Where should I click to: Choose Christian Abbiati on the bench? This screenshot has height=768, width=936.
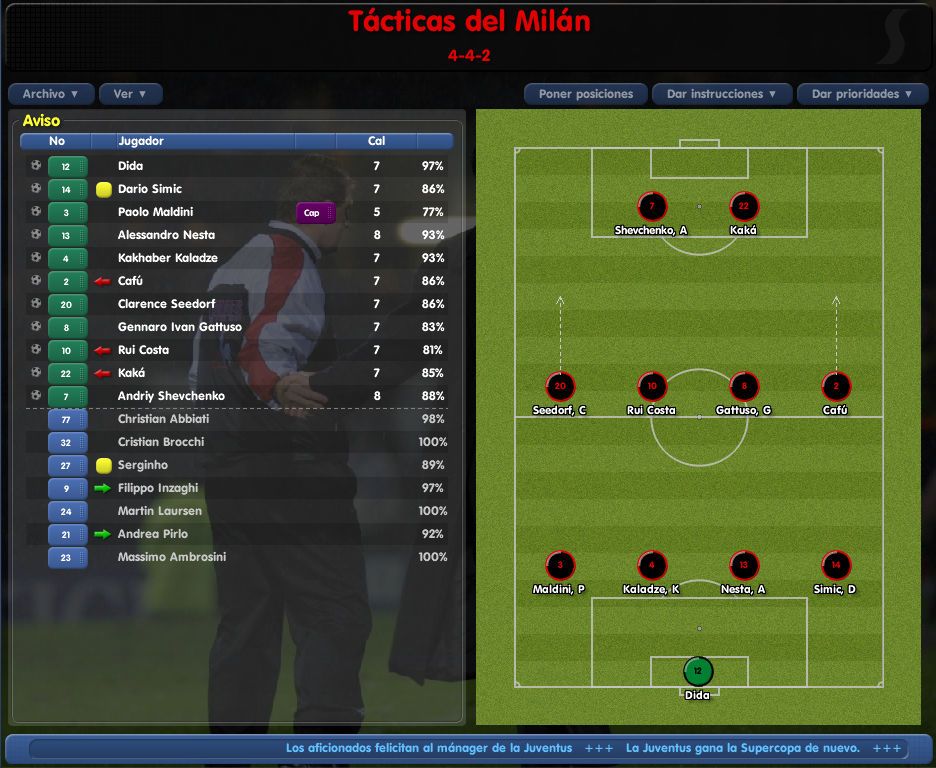(162, 419)
